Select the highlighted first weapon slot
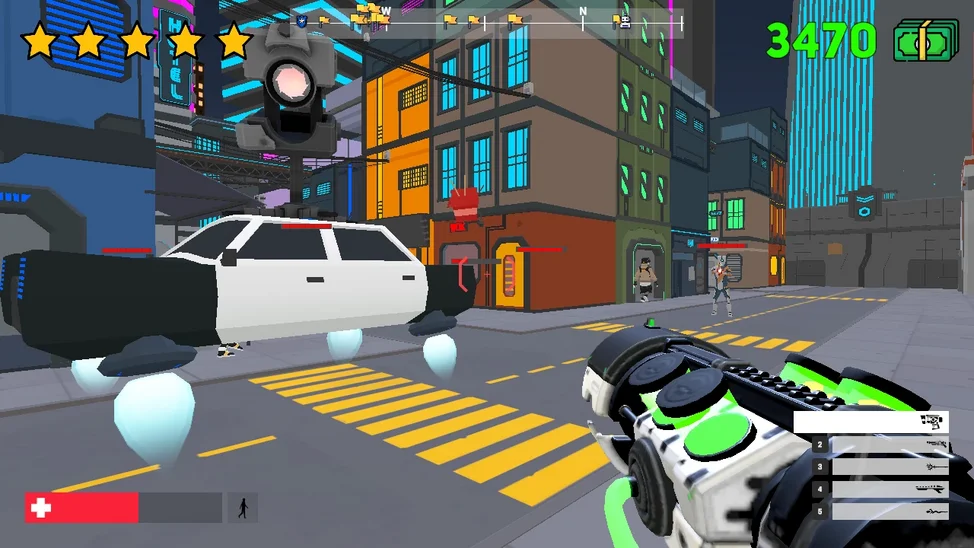This screenshot has height=548, width=974. (x=871, y=422)
